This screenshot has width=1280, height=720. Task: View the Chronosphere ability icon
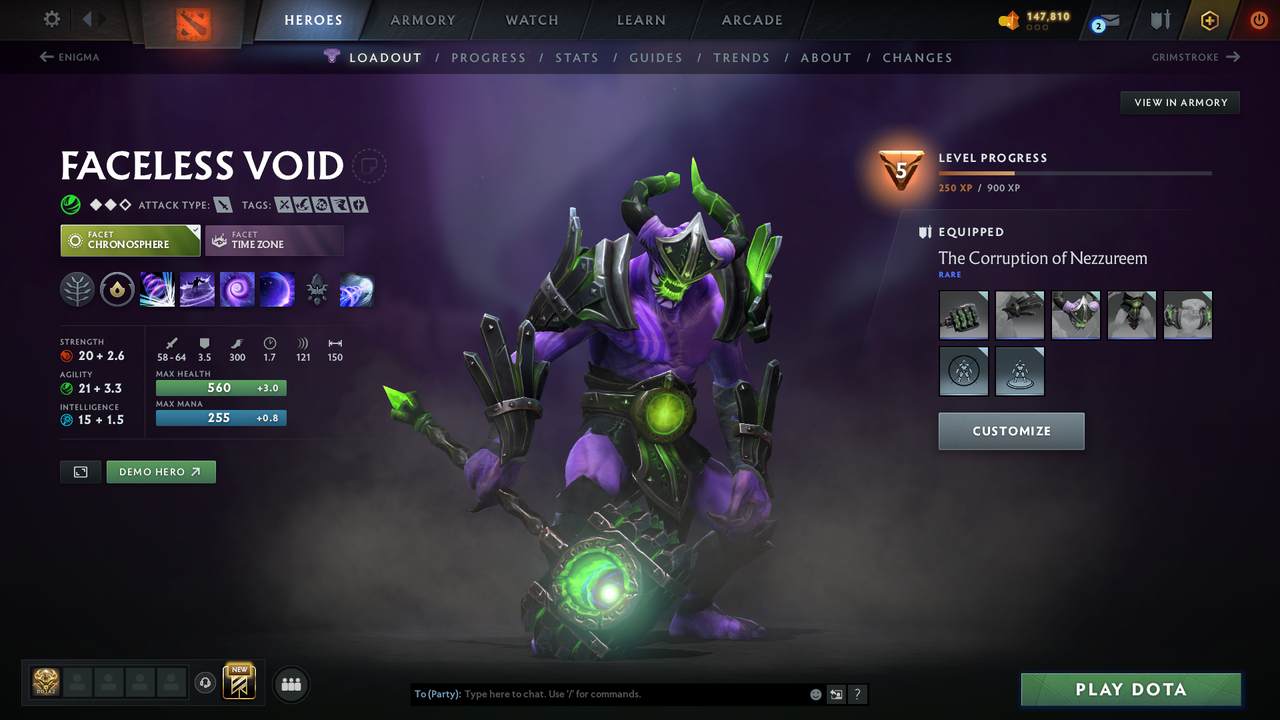pyautogui.click(x=277, y=289)
